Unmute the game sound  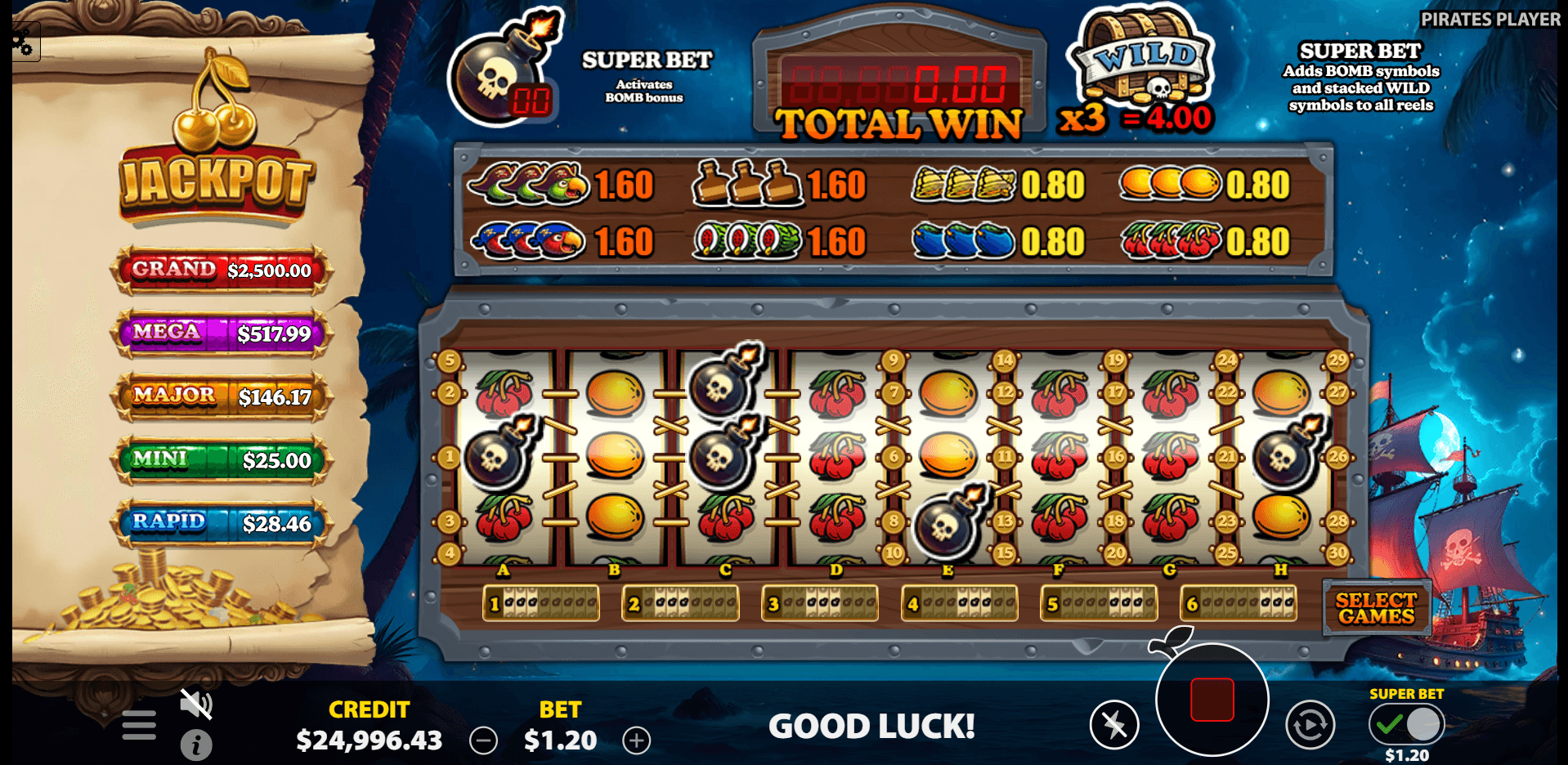click(x=196, y=704)
